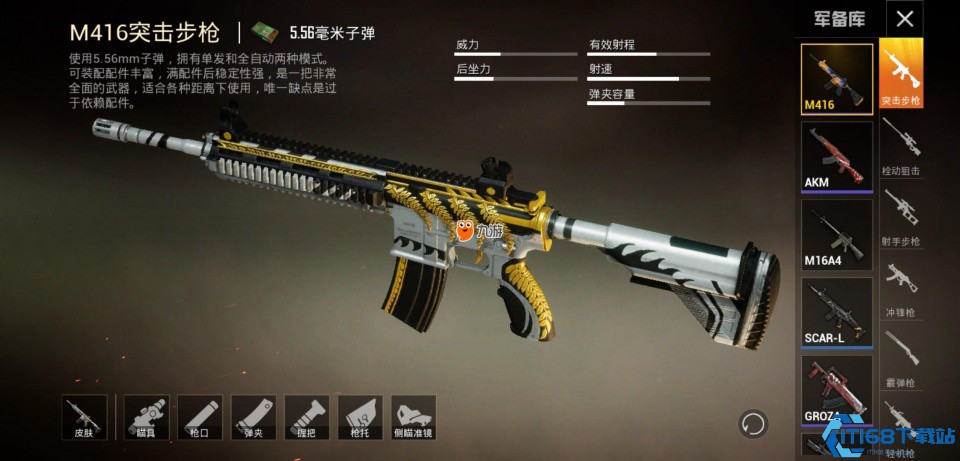The image size is (960, 461).
Task: Pick the SCAR-L weapon thumbnail
Action: 837,312
